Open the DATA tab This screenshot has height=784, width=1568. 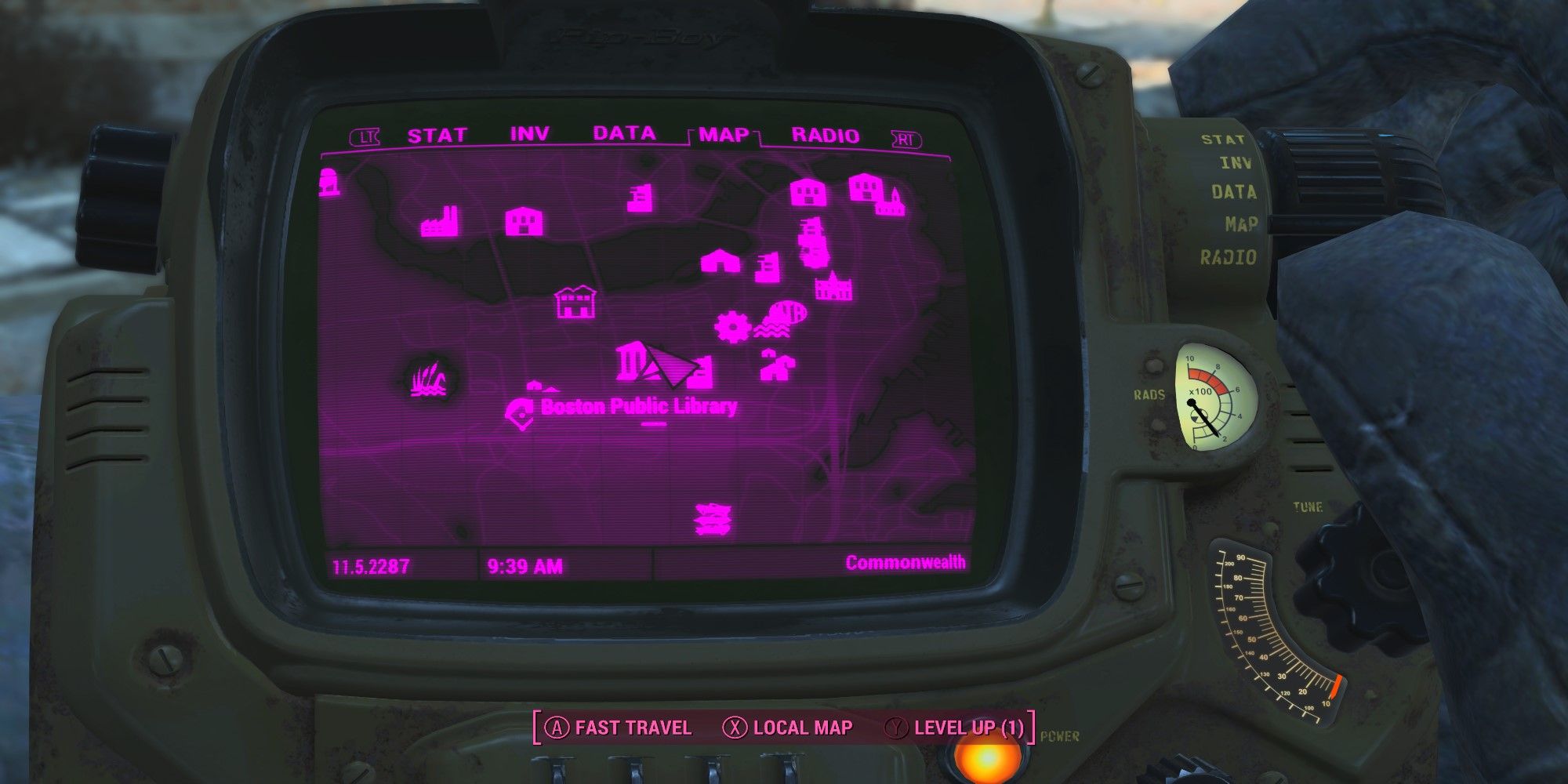tap(623, 133)
